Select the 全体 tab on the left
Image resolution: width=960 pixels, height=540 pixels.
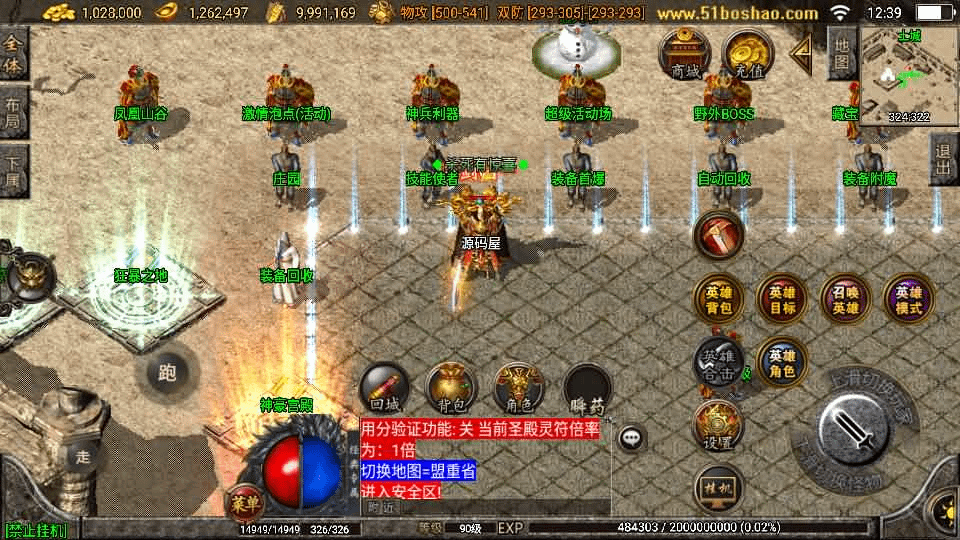[14, 50]
